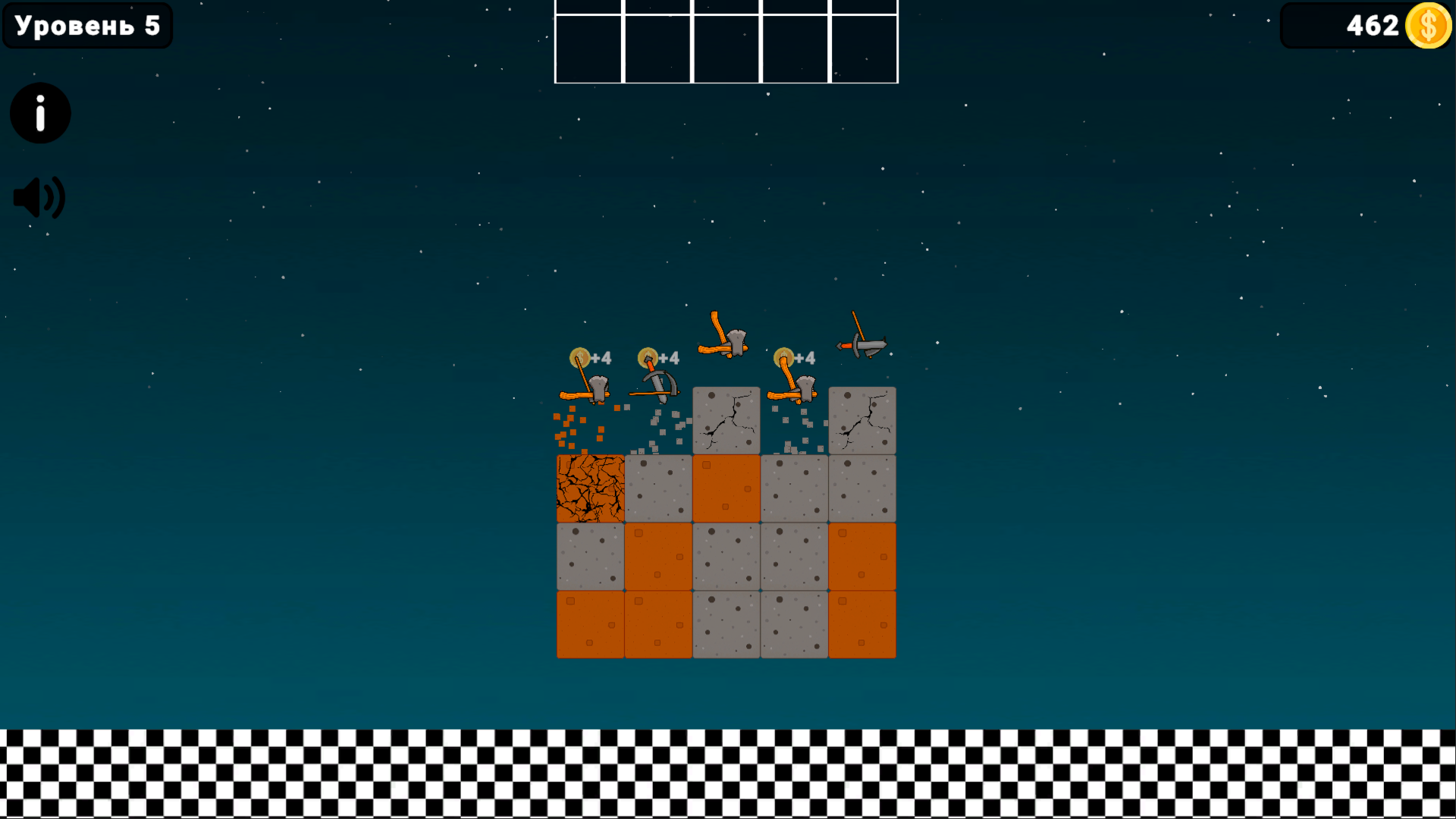Click the gray block at the center of the grid
Viewport: 1456px width, 819px height.
pos(726,556)
